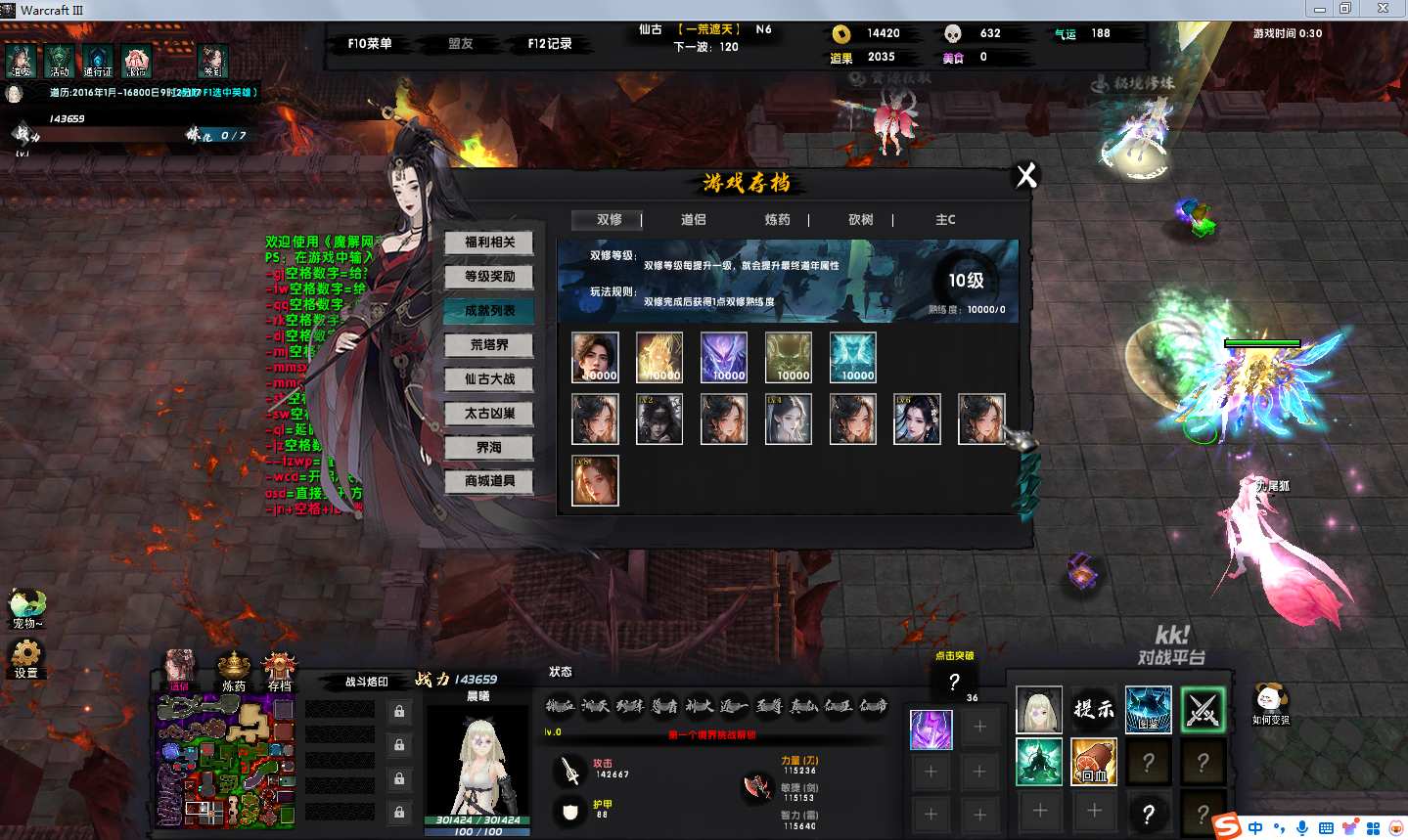The image size is (1408, 840).
Task: Activate the crossed swords attack command
Action: (1203, 709)
